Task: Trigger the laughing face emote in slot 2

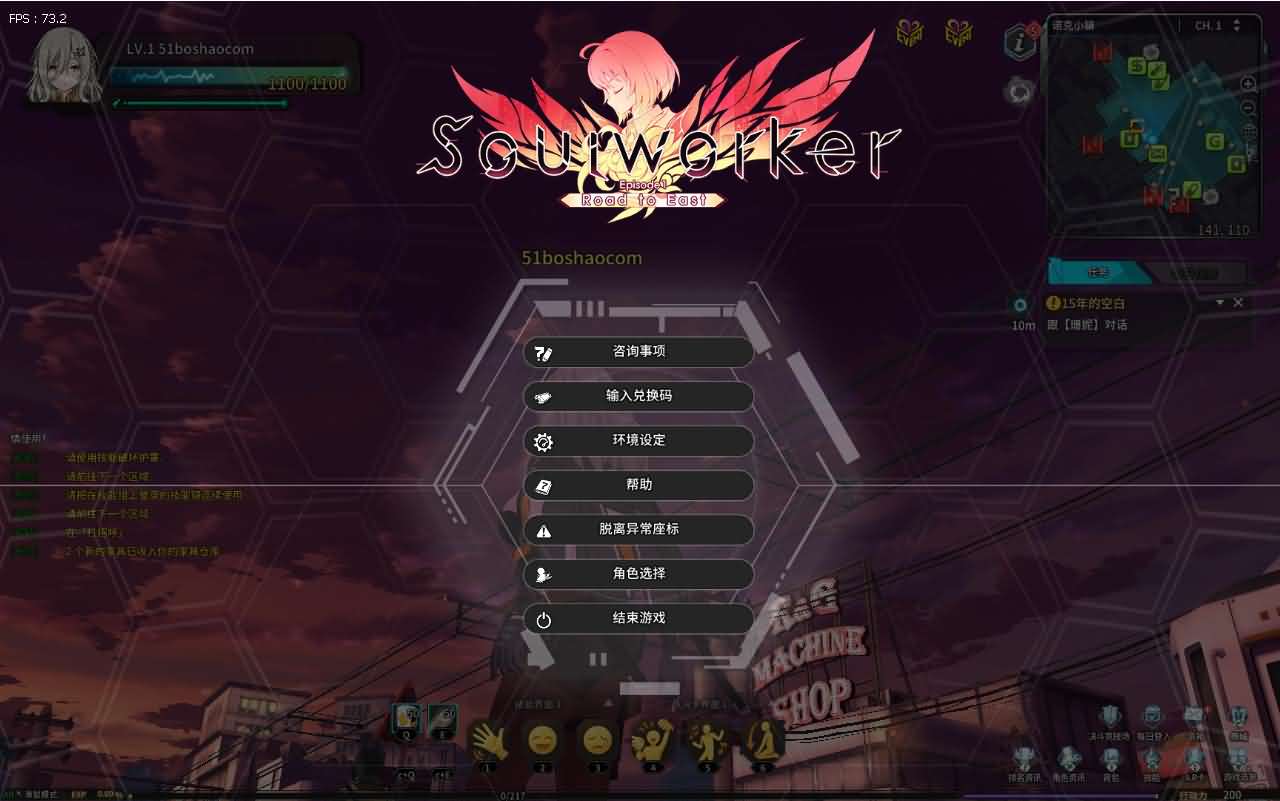Action: (x=542, y=742)
